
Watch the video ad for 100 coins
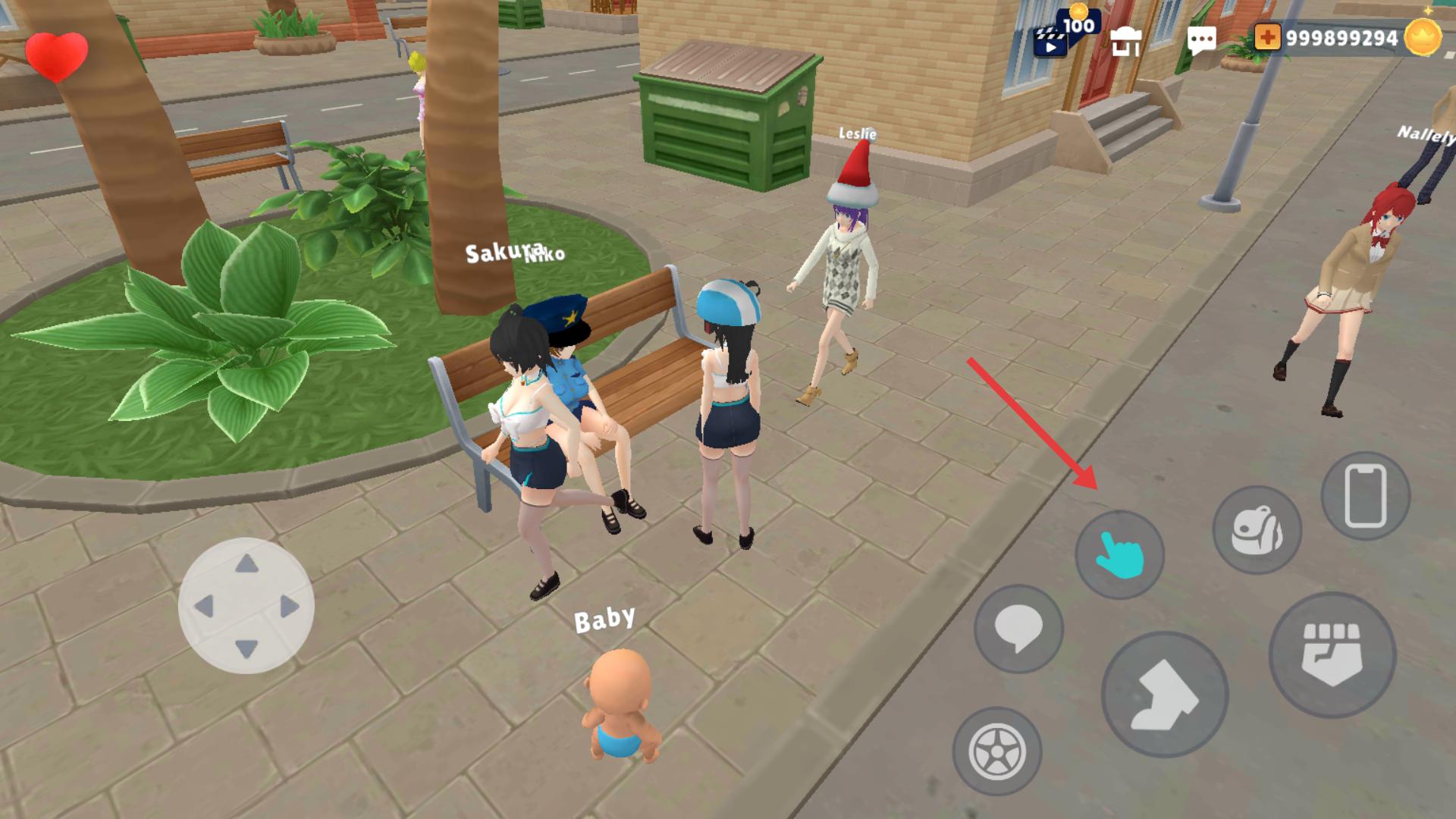pyautogui.click(x=1061, y=36)
